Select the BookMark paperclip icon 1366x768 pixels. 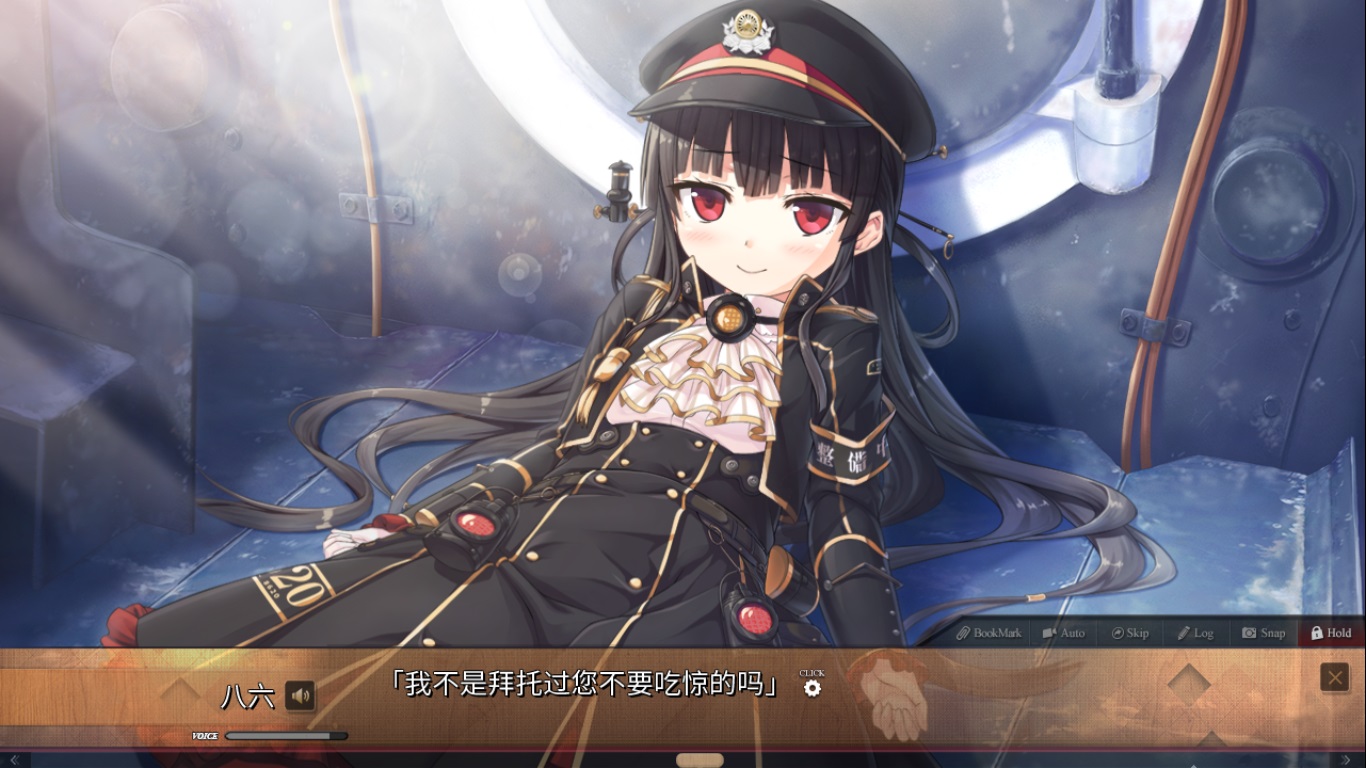coord(965,633)
